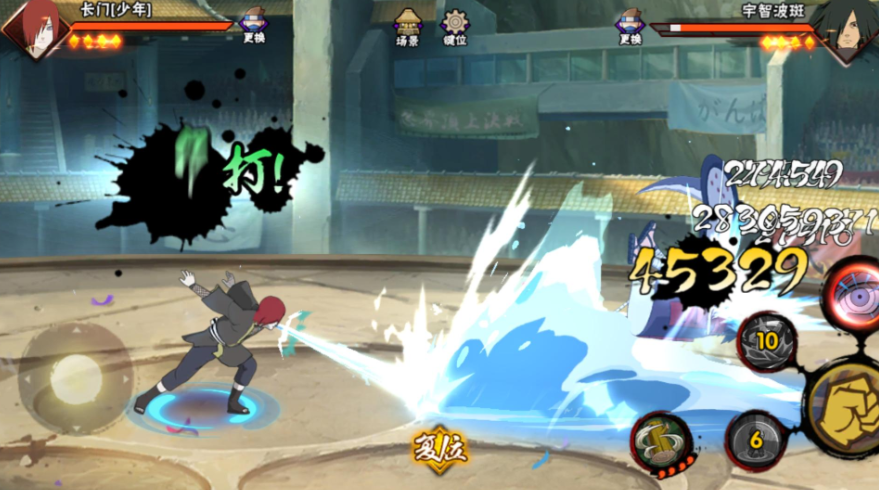This screenshot has width=879, height=490.
Task: Open the 键位 key layout settings
Action: (456, 26)
